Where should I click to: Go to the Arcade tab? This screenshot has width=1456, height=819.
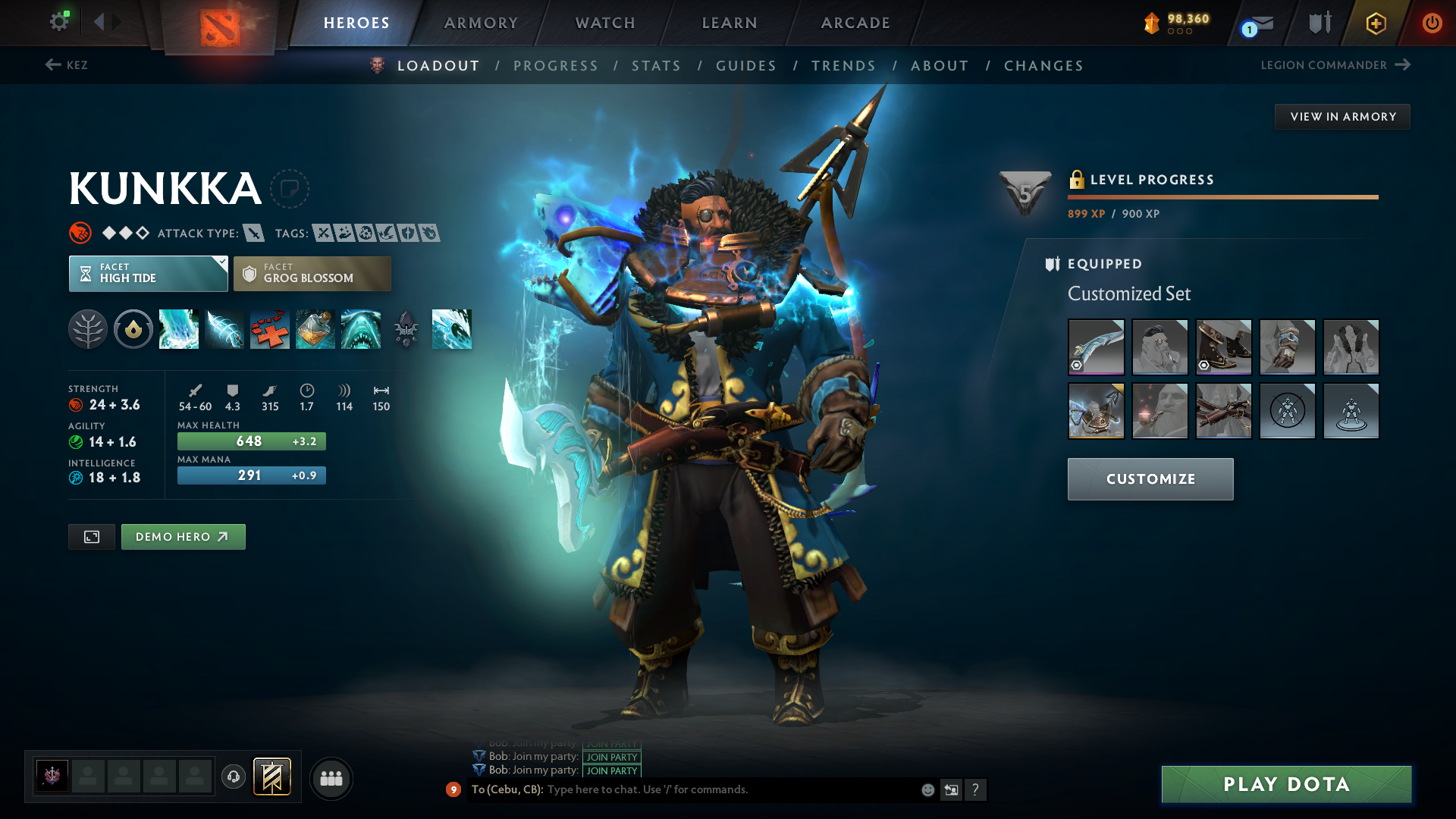click(855, 23)
